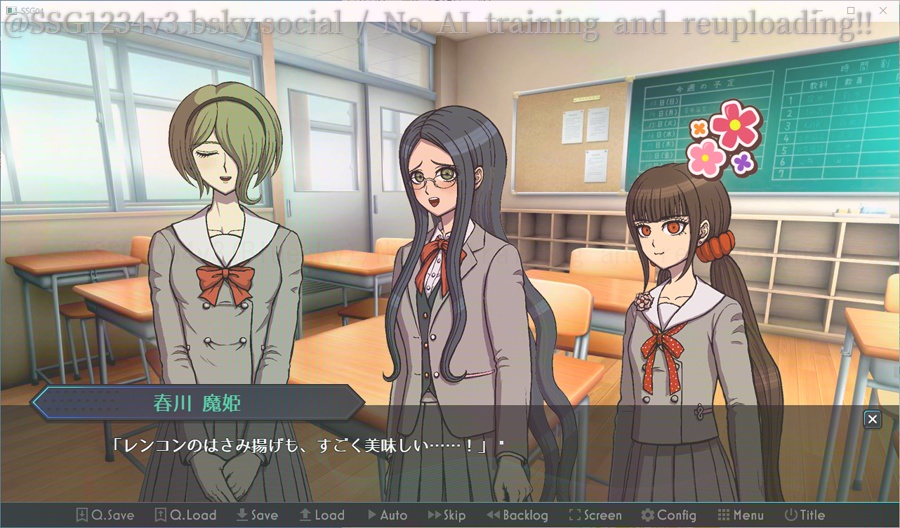
Task: Switch Screen display mode
Action: (595, 515)
